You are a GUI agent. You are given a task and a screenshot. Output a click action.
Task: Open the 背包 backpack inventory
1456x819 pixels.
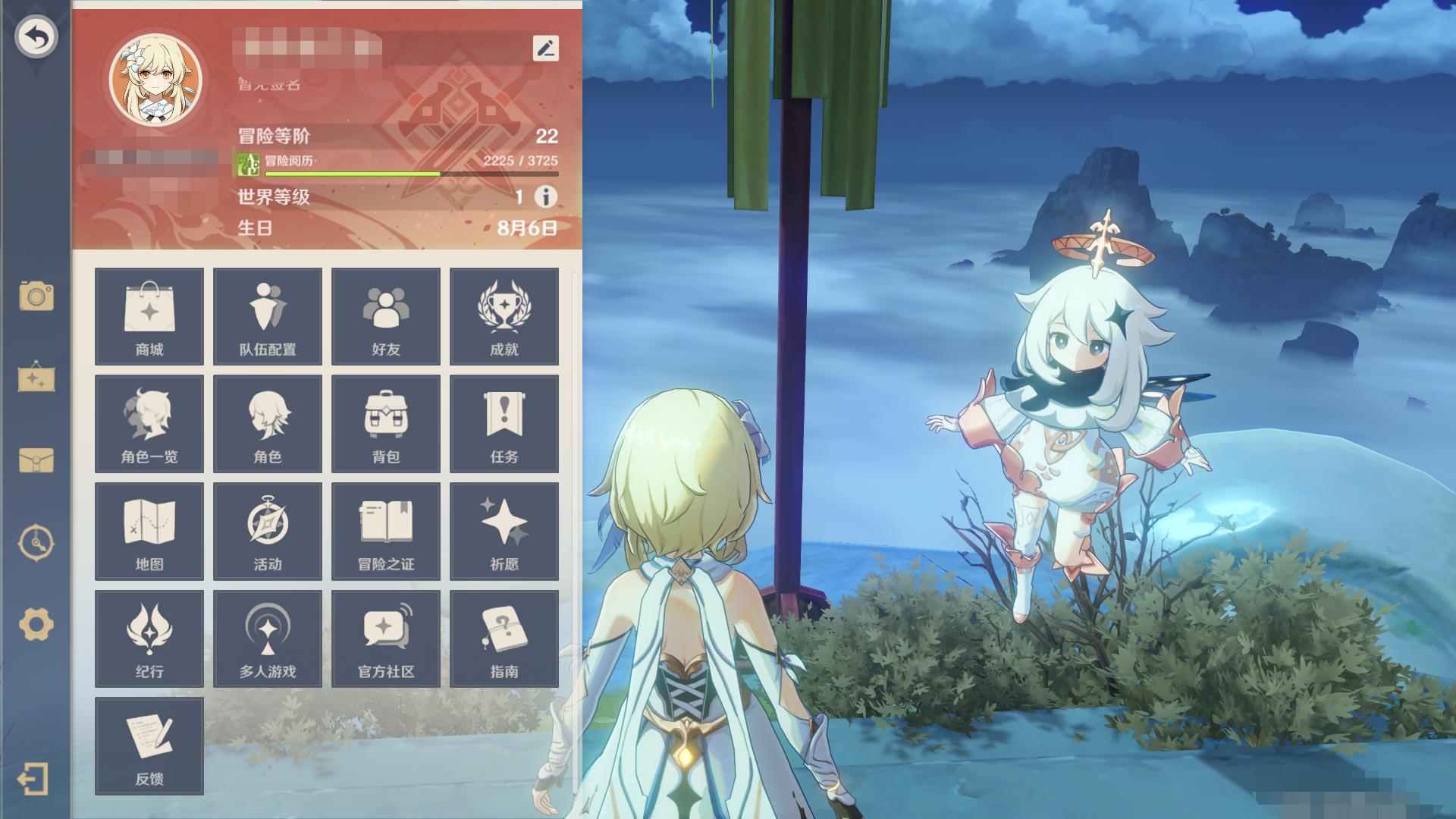click(x=386, y=424)
